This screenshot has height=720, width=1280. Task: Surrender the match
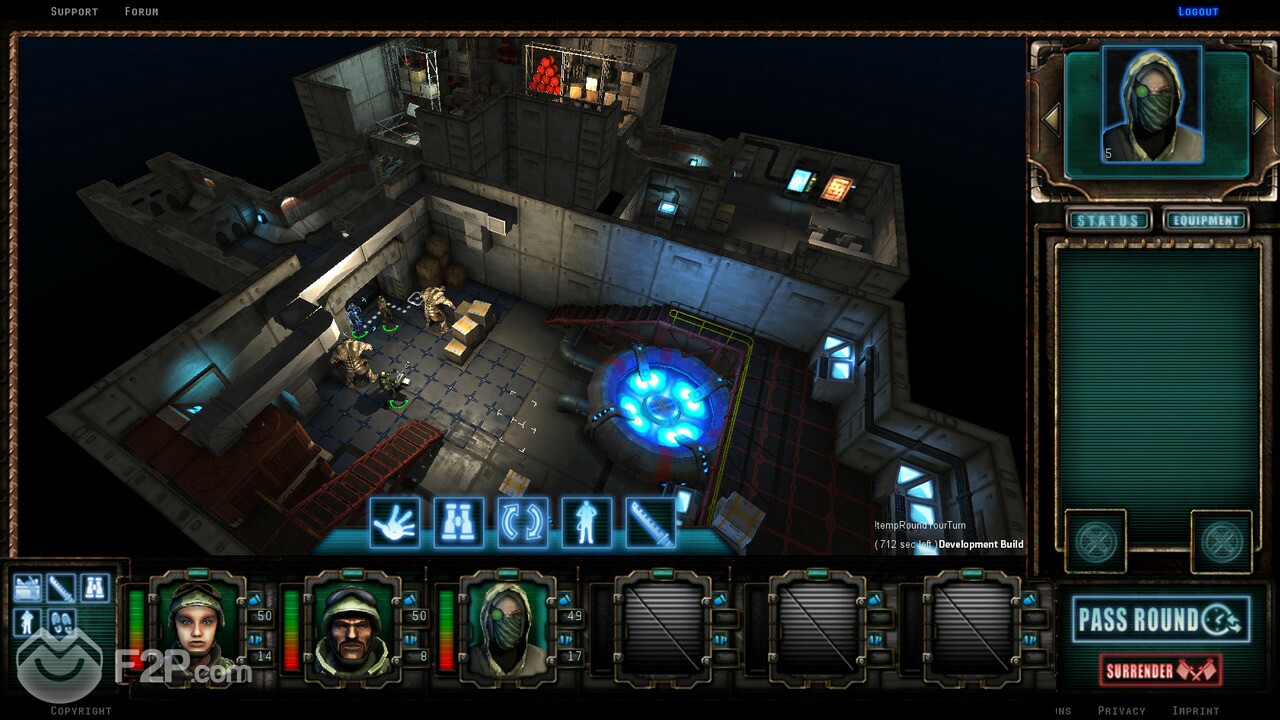1160,670
